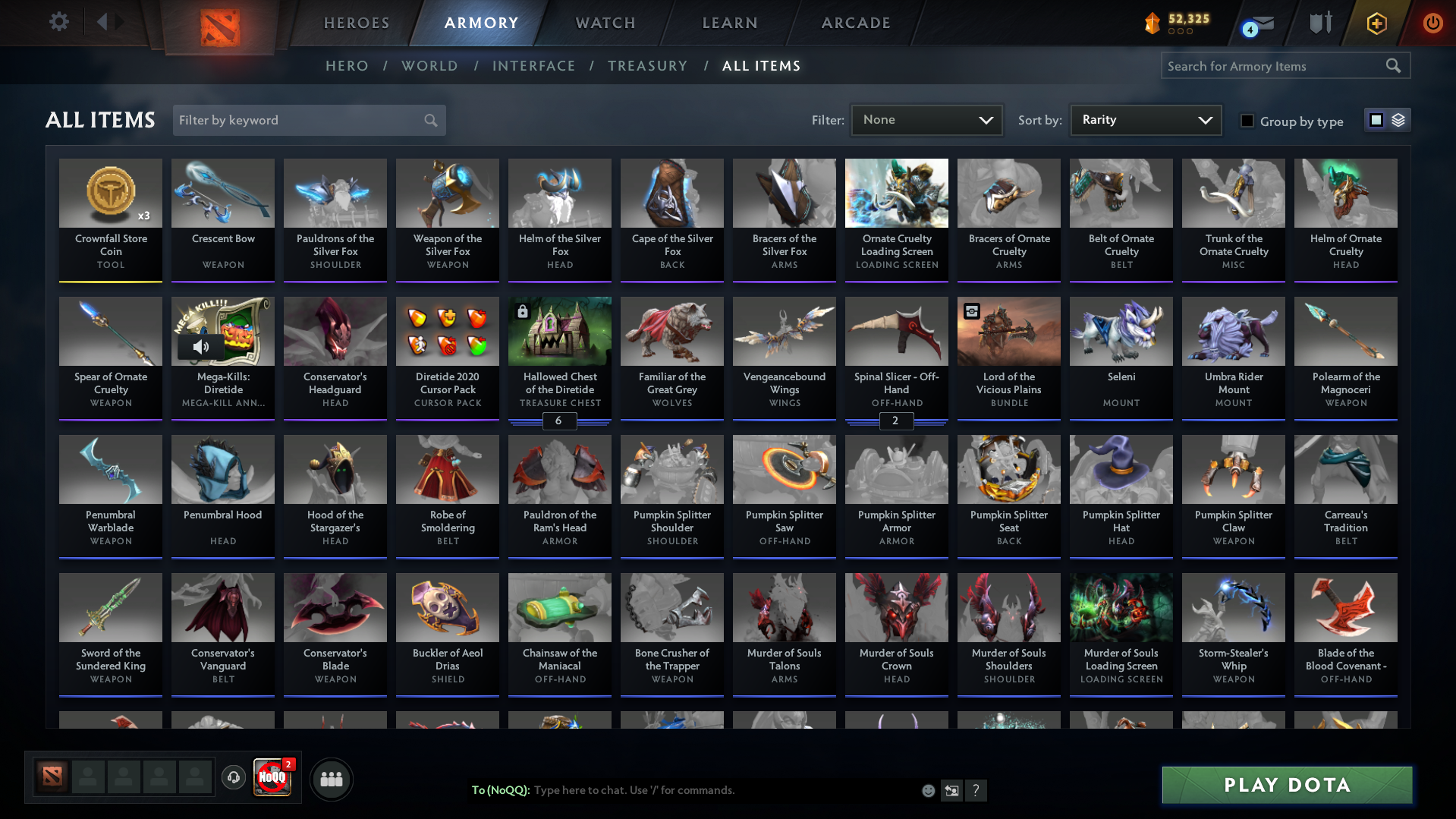This screenshot has height=819, width=1456.
Task: Open the Armory search magnifier icon
Action: [1393, 65]
